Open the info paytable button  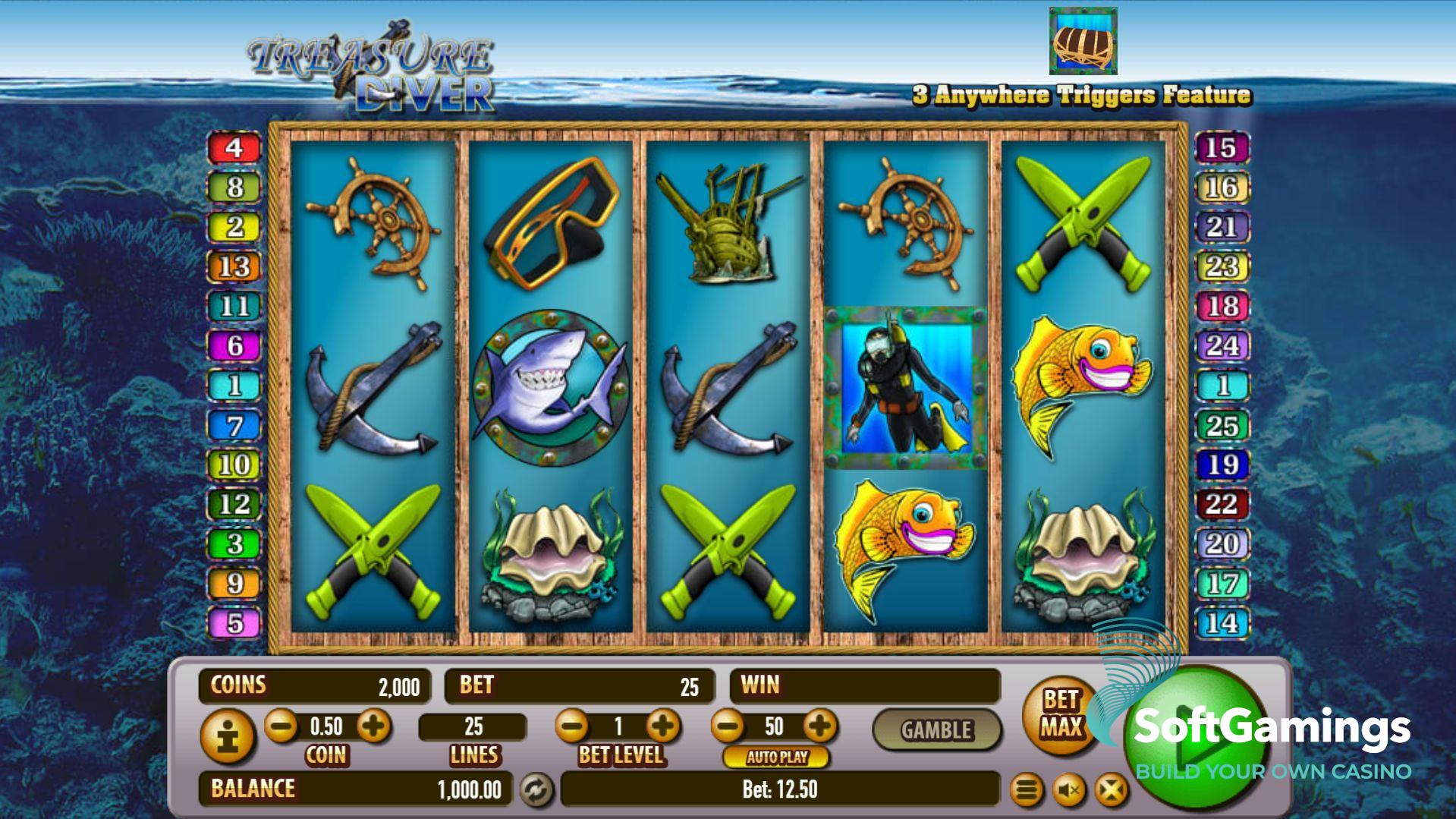pyautogui.click(x=228, y=736)
